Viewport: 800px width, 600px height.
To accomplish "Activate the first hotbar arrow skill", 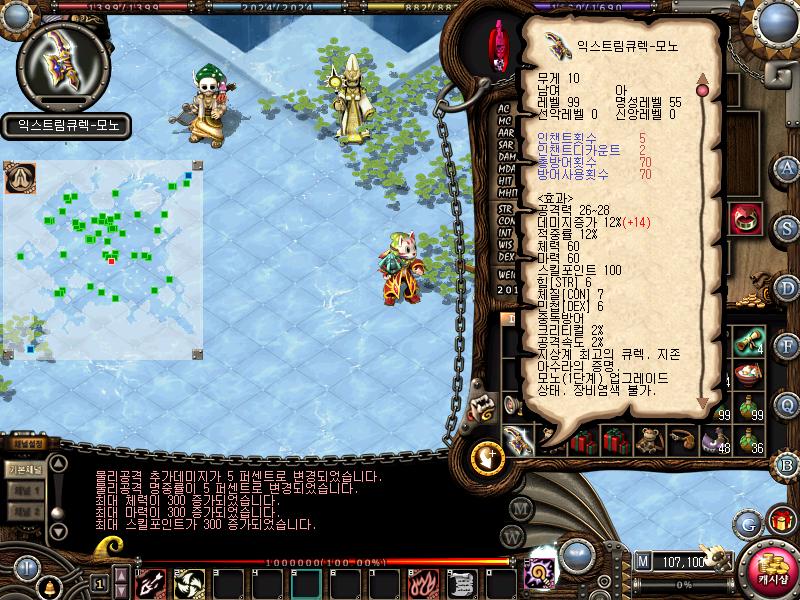I will point(151,581).
